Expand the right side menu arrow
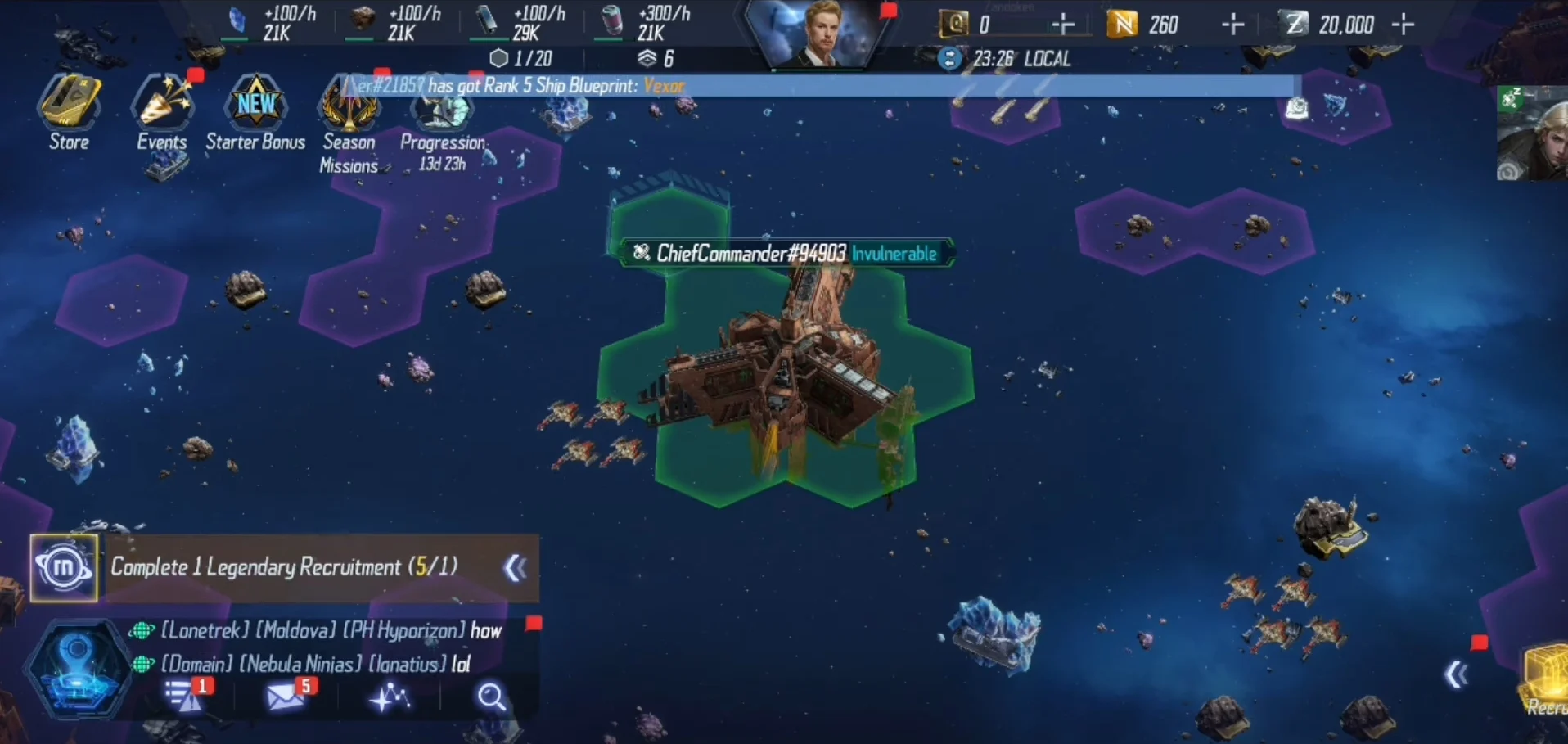Screen dimensions: 1568x744 point(1456,675)
